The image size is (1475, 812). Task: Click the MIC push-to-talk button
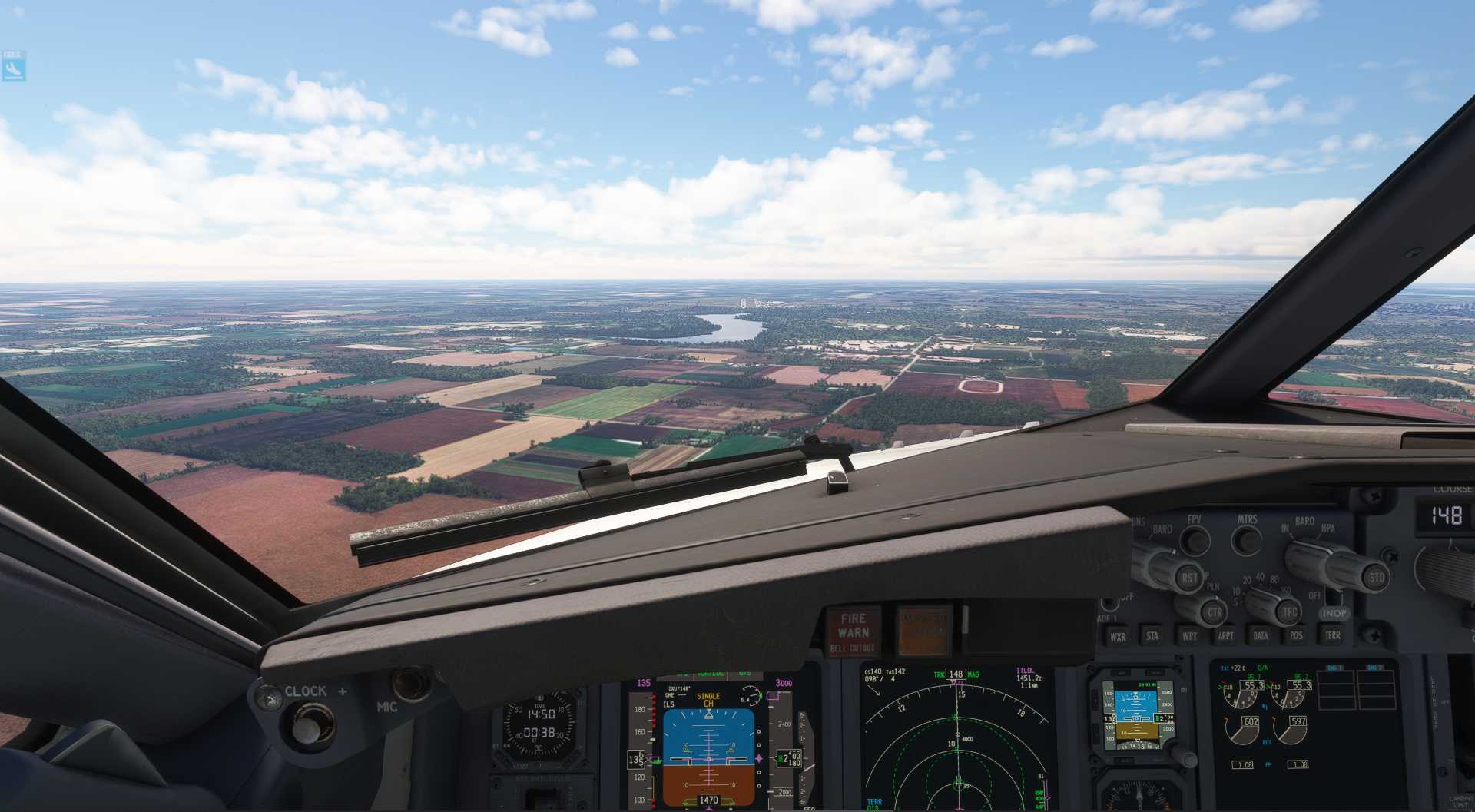tap(411, 683)
